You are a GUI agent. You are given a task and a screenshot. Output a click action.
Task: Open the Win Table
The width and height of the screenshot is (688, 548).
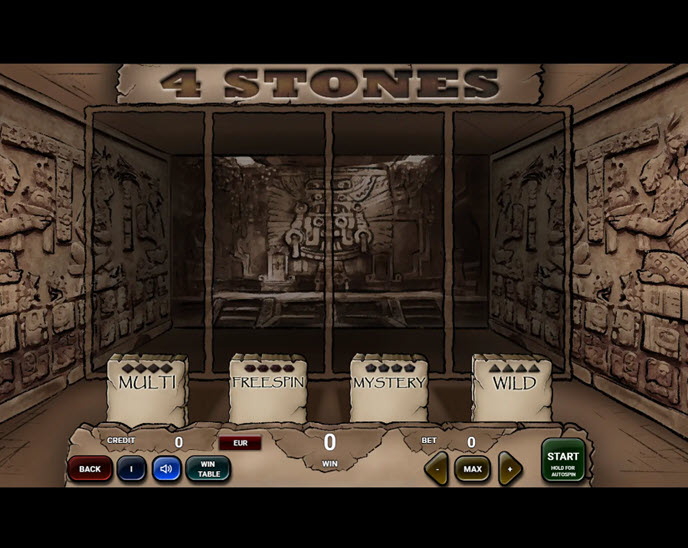pyautogui.click(x=208, y=469)
